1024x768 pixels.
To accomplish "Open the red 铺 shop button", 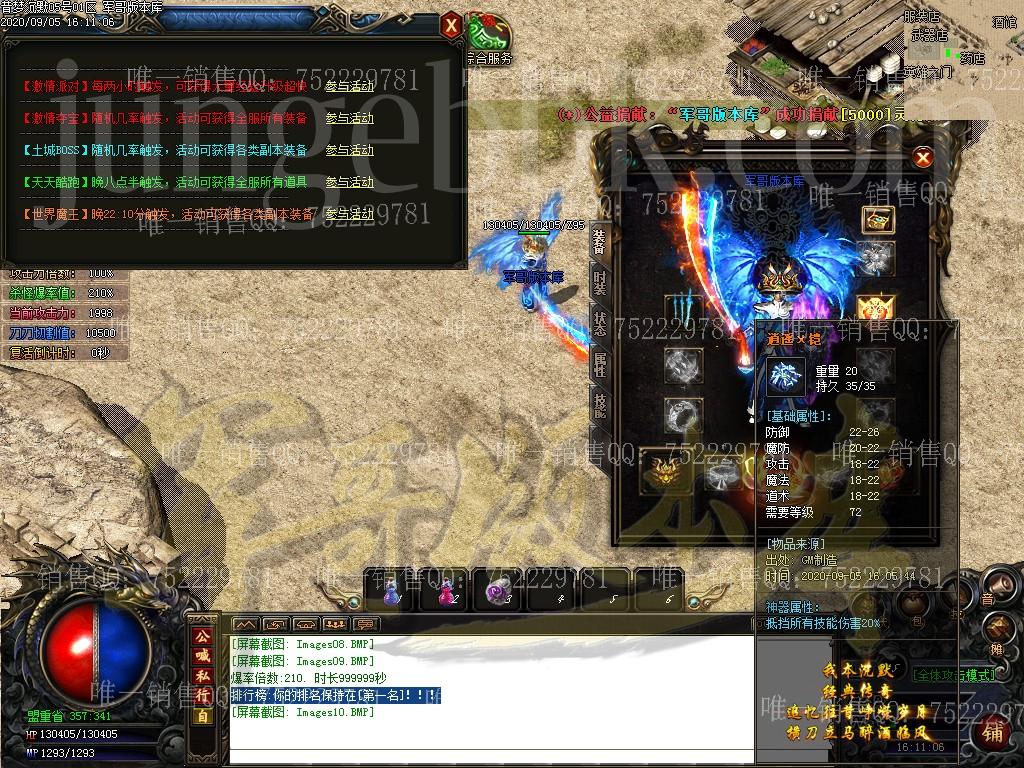I will click(x=993, y=733).
